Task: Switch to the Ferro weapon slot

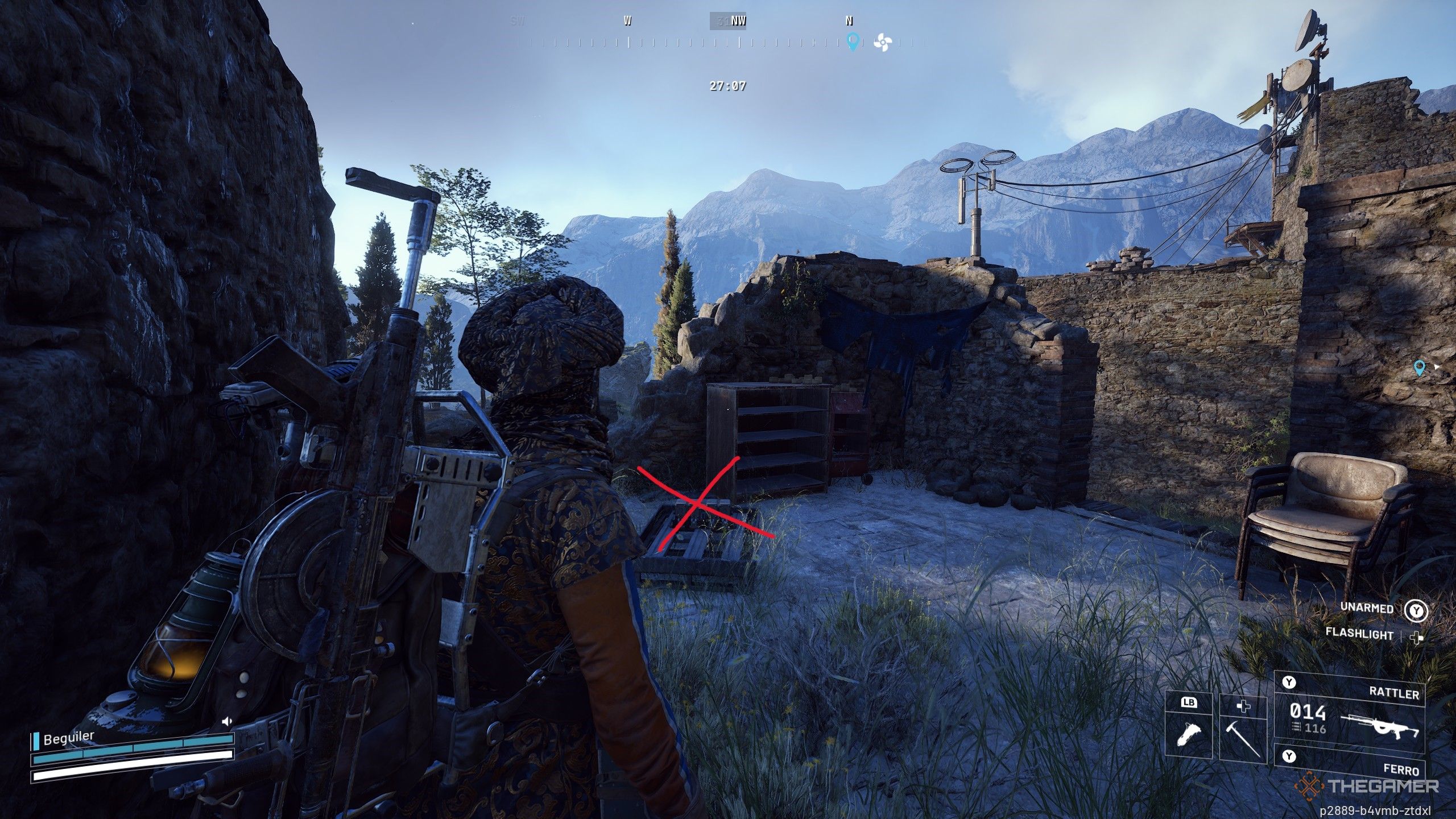Action: [x=1349, y=763]
